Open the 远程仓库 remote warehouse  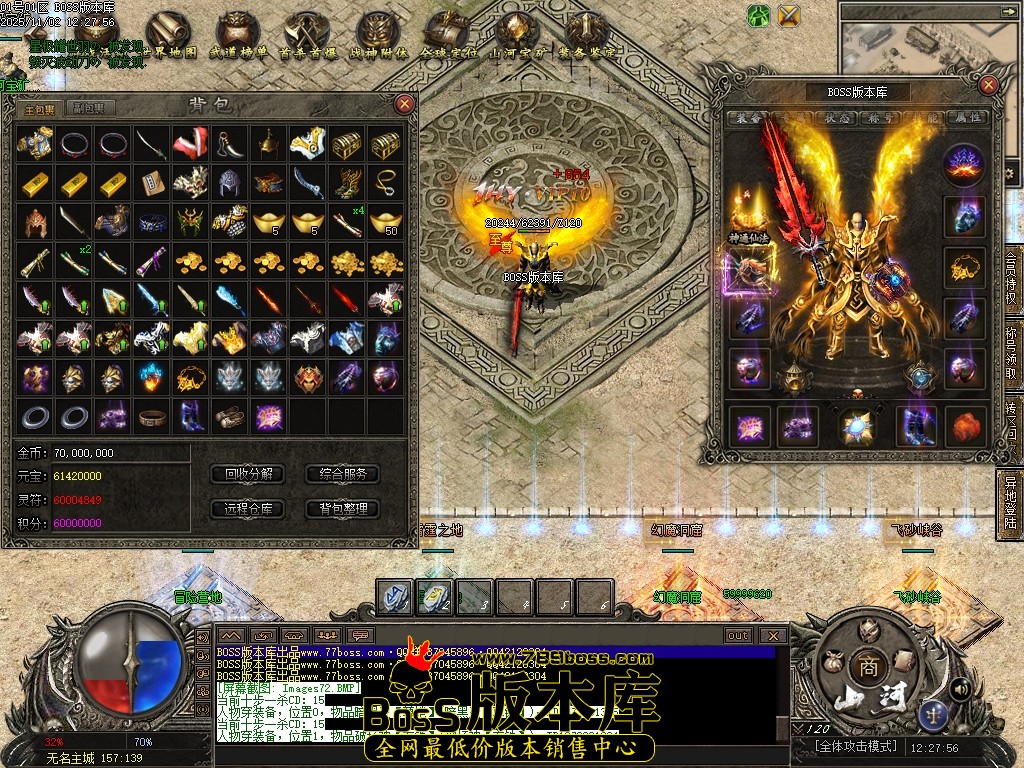248,509
